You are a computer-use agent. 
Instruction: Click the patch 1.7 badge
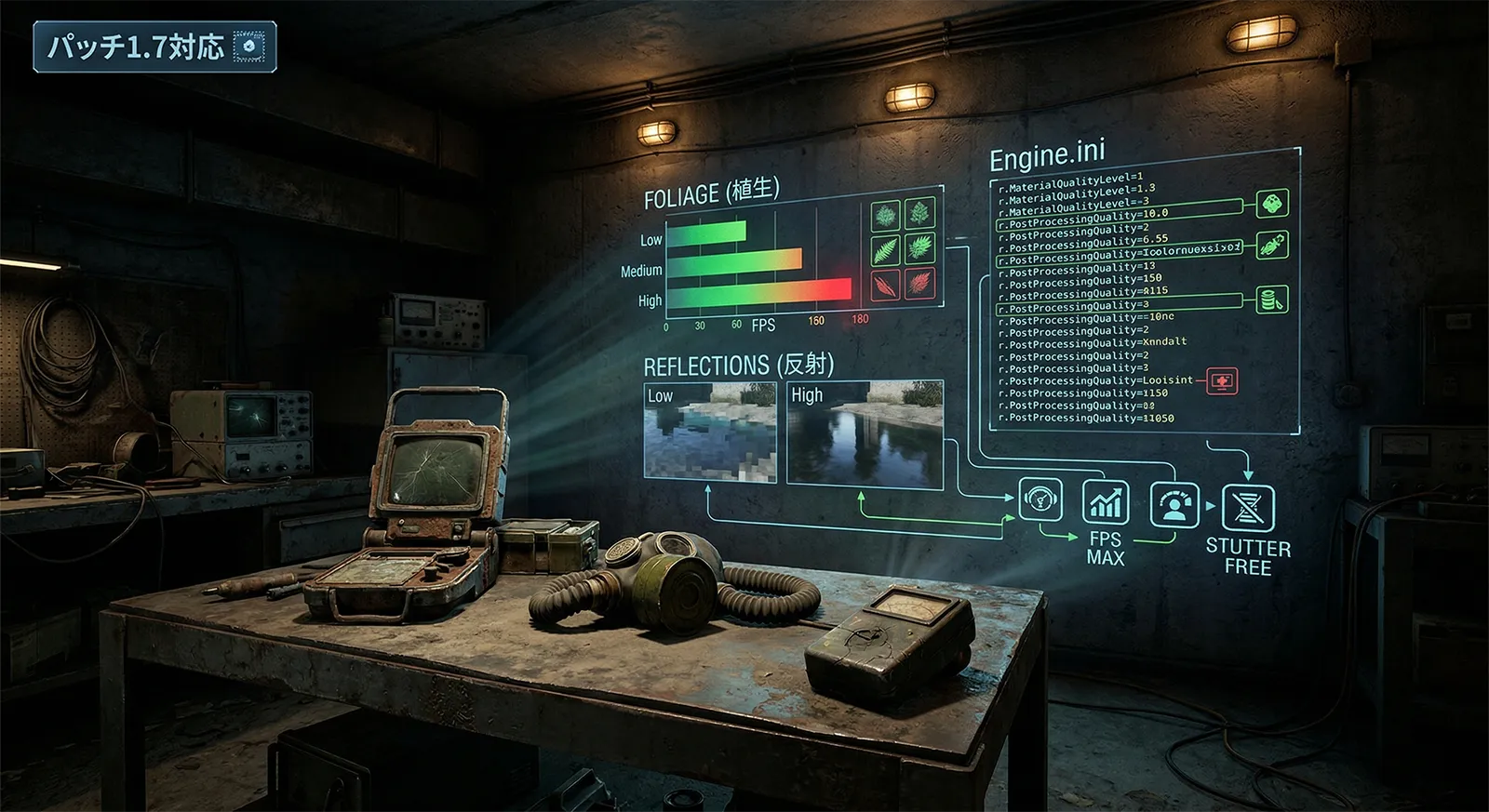pyautogui.click(x=154, y=47)
